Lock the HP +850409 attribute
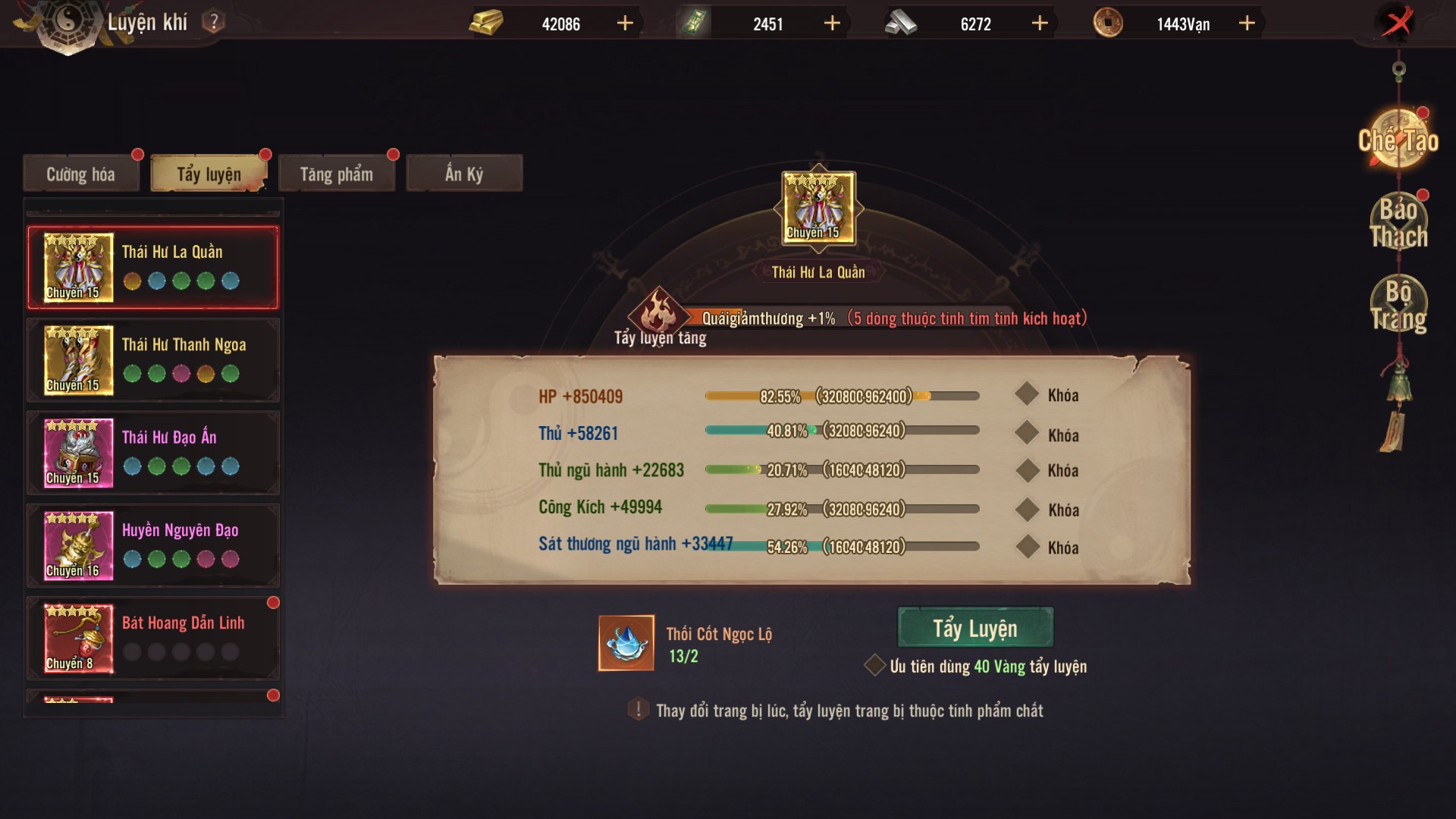 click(x=1028, y=394)
